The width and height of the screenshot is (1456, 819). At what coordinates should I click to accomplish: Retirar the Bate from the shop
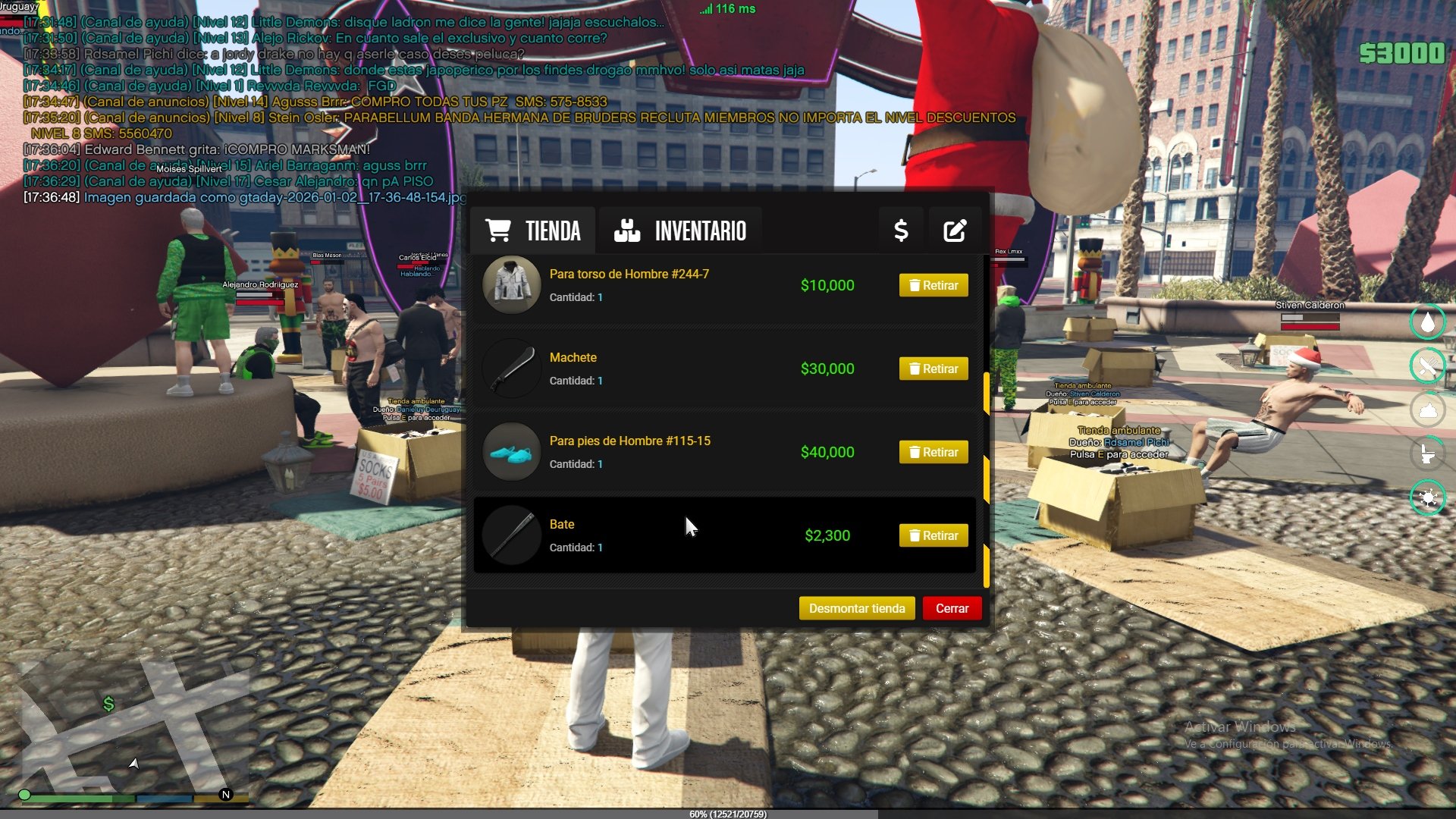[x=933, y=535]
